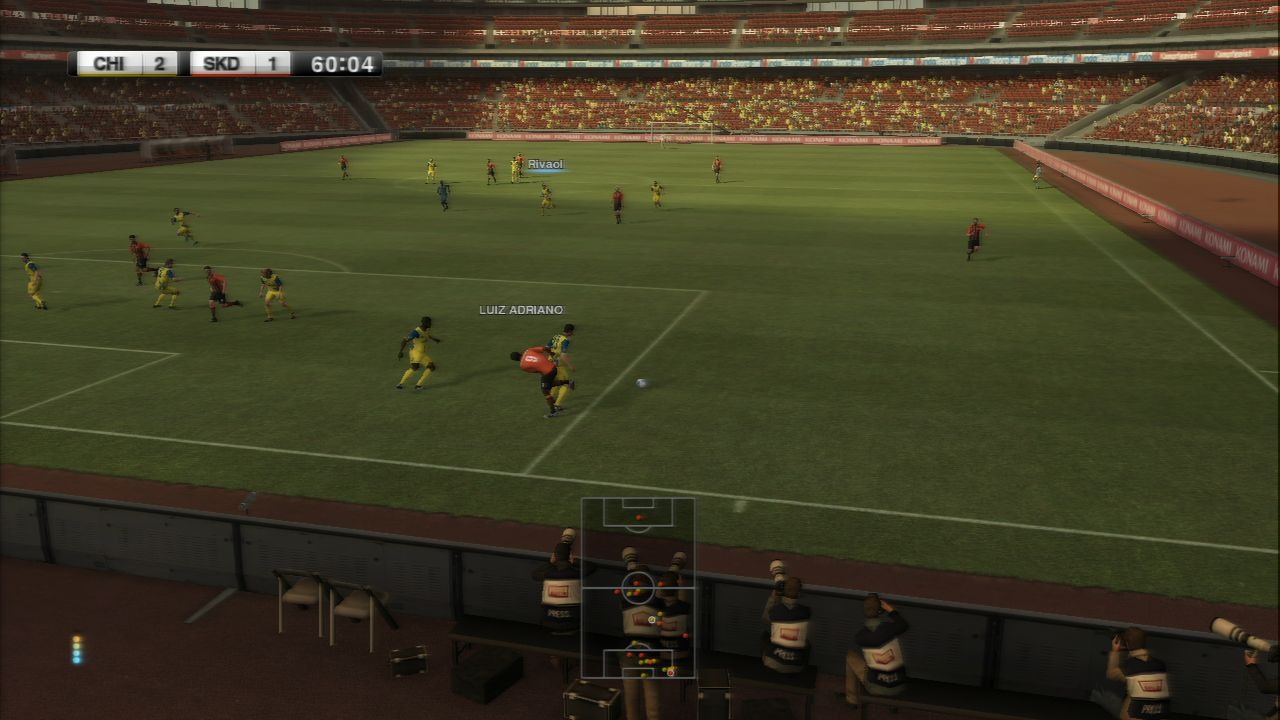Click the center circle on the radar map

pos(640,587)
